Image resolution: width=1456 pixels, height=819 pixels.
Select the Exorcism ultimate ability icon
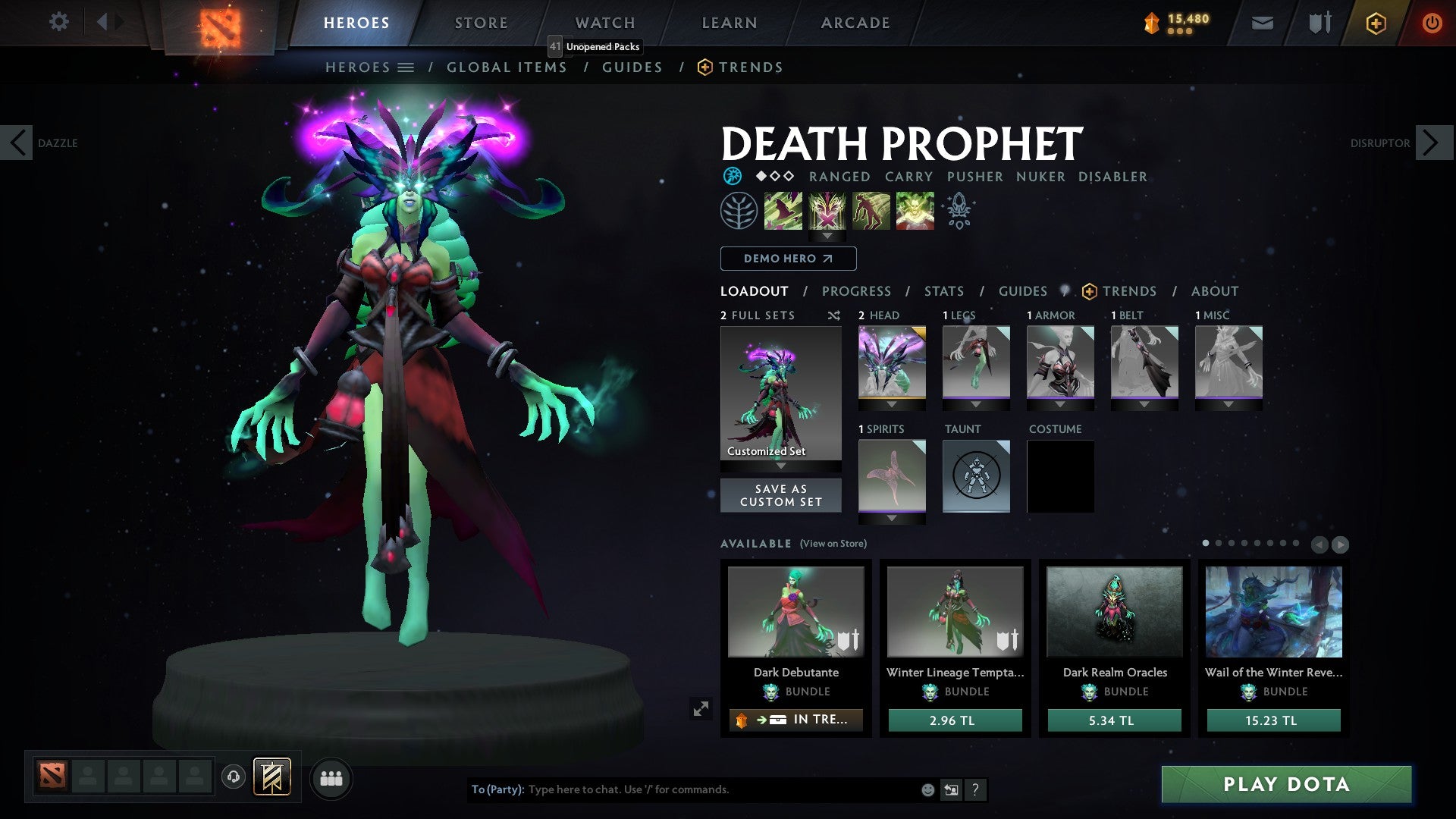point(914,210)
